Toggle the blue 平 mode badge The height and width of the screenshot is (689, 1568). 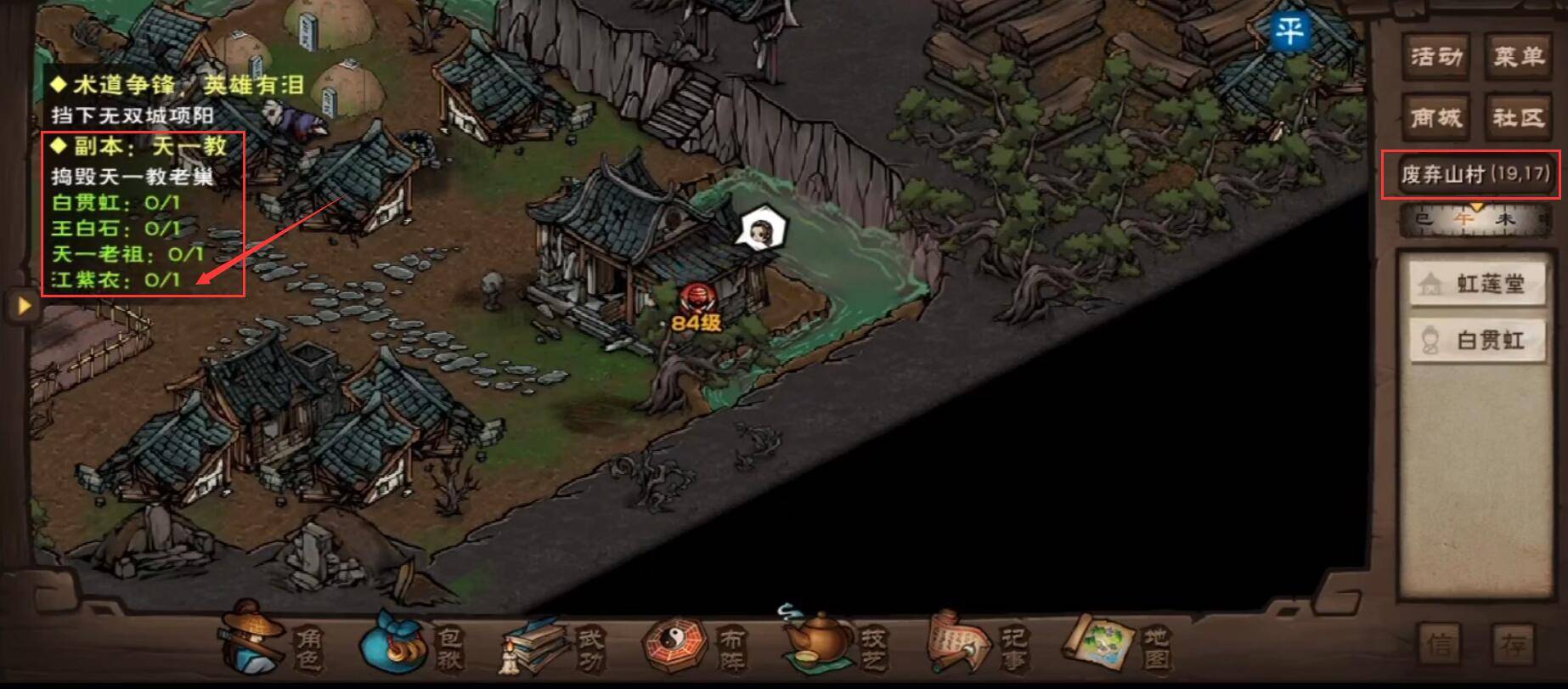pos(1289,32)
